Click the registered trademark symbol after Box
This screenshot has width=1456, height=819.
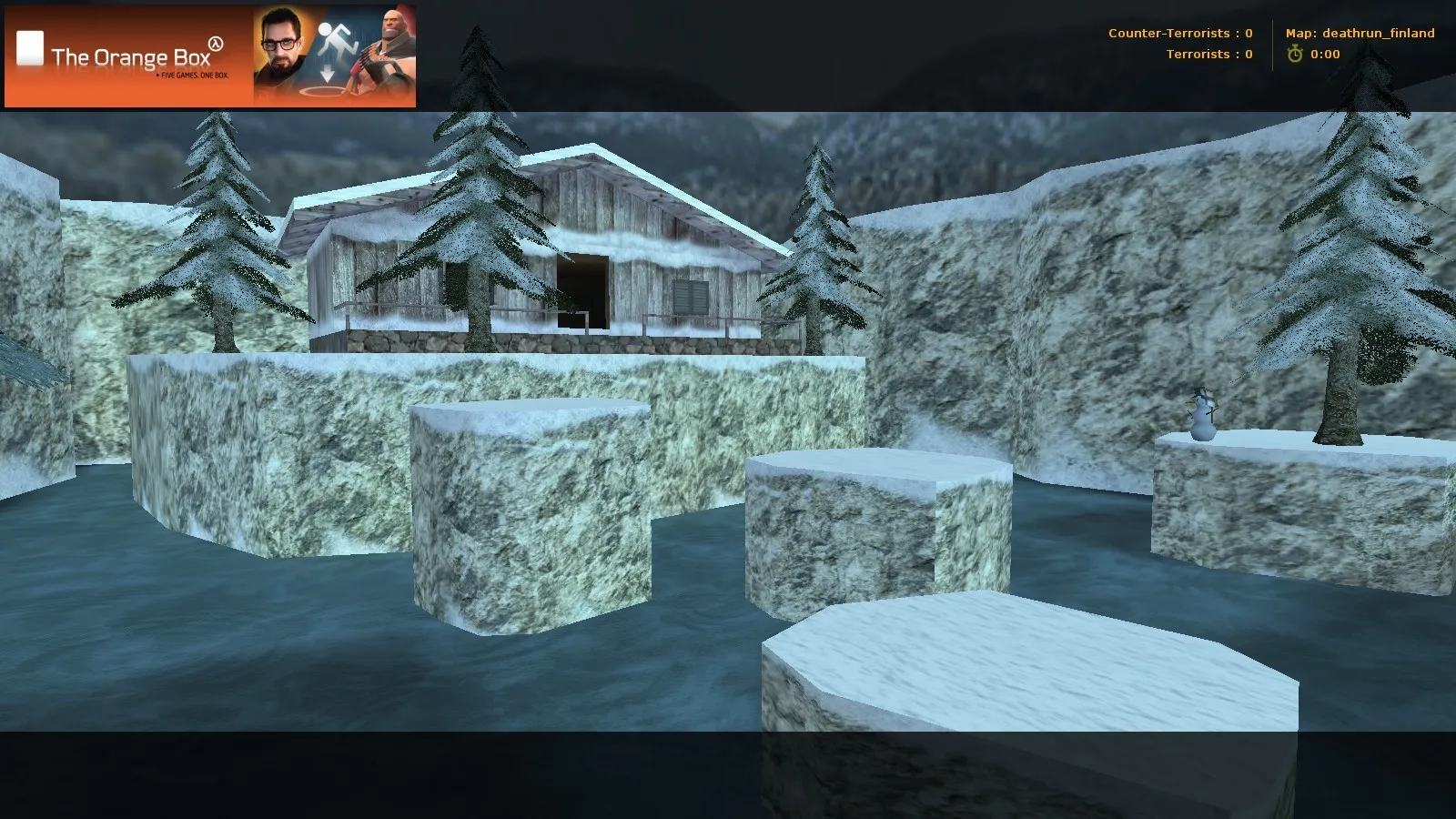pyautogui.click(x=215, y=44)
